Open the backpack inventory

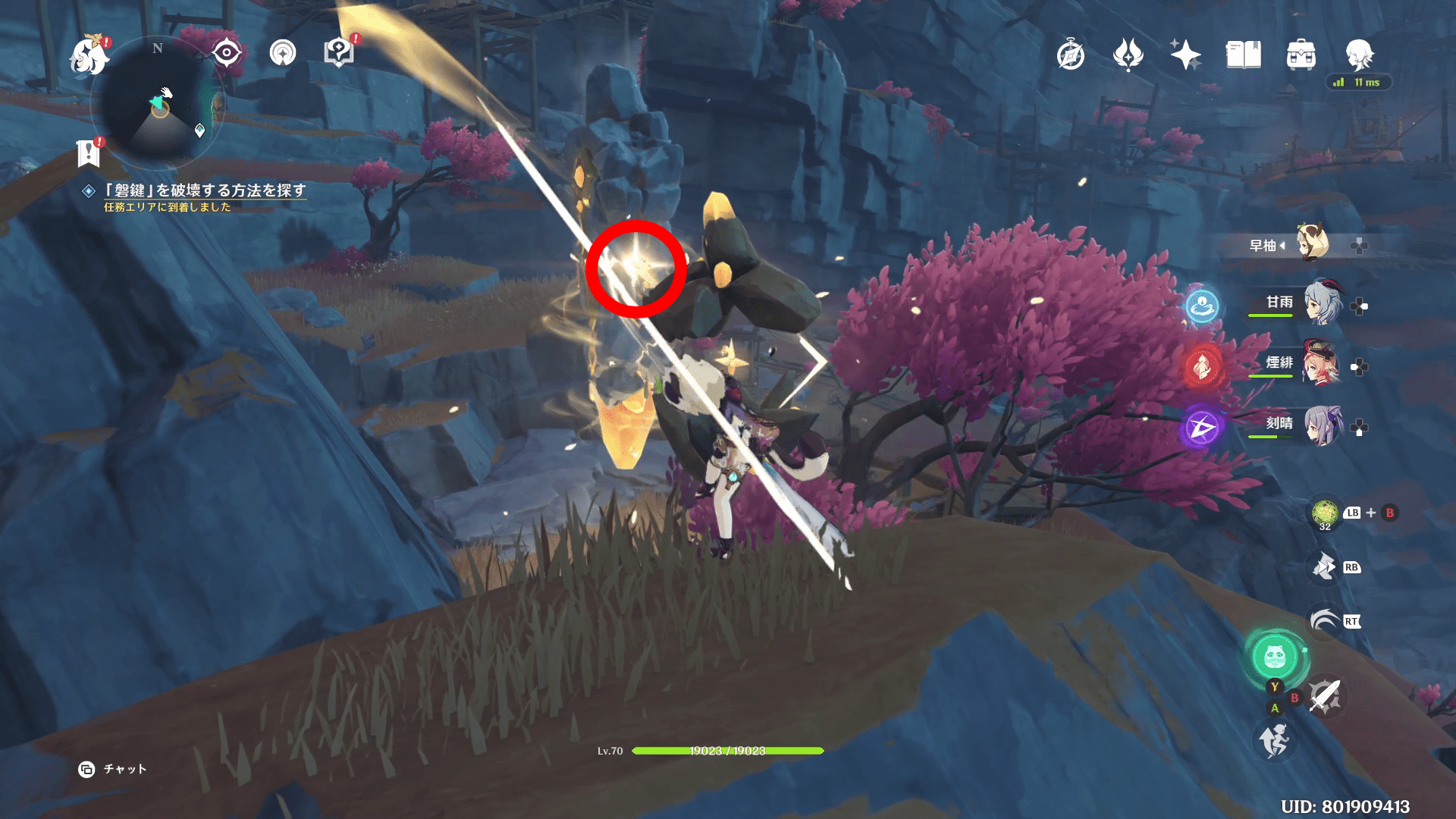coord(1301,55)
